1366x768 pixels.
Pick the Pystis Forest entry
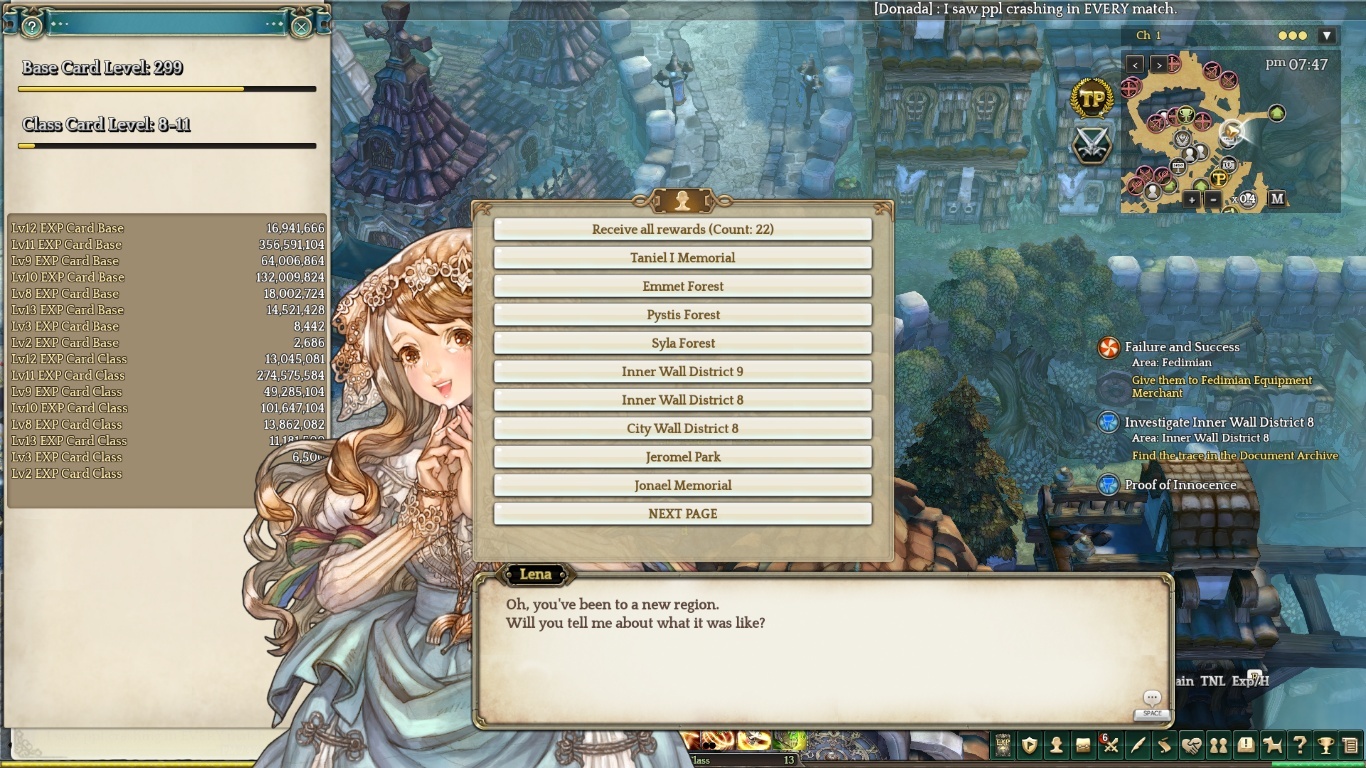(683, 315)
